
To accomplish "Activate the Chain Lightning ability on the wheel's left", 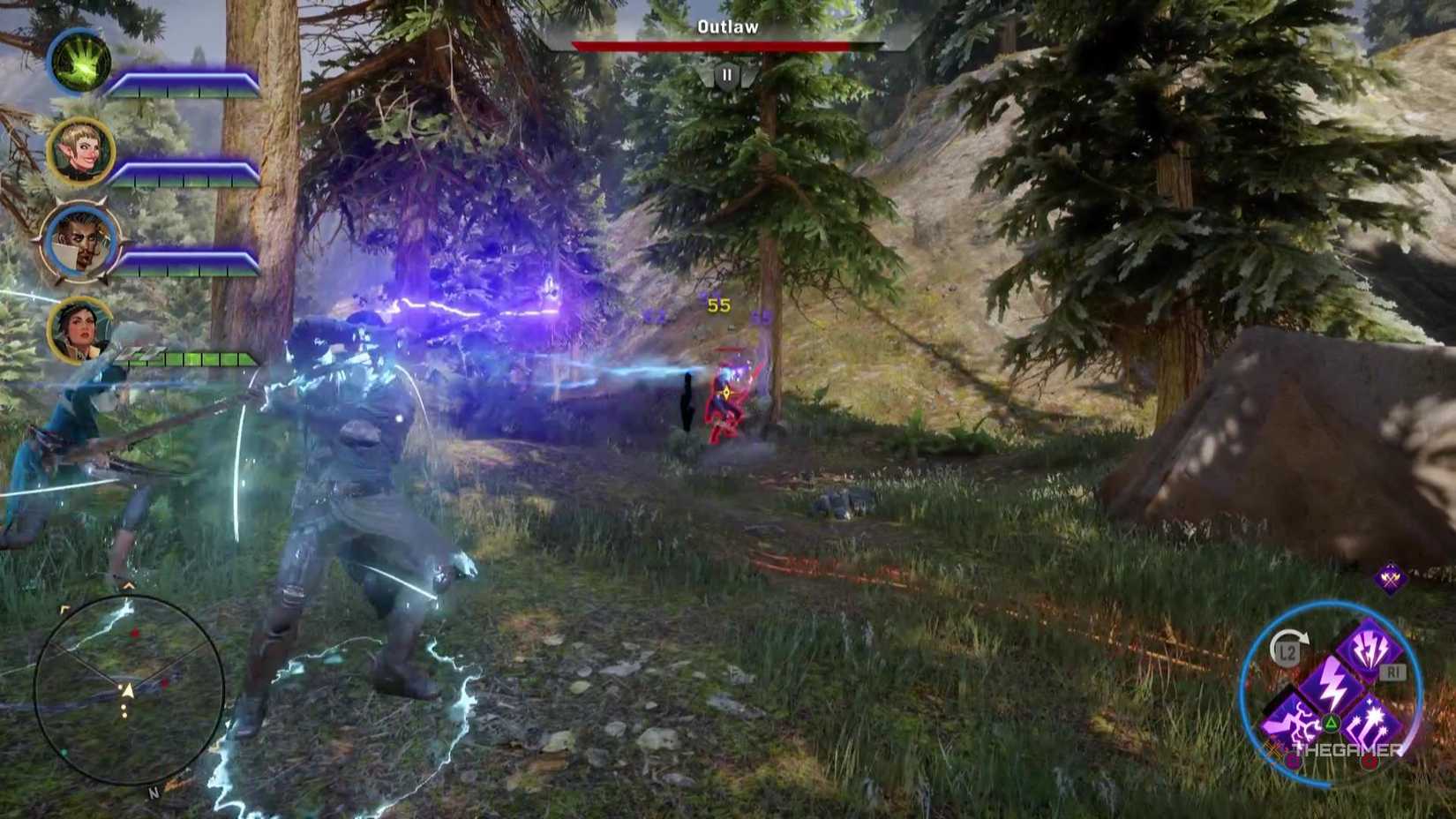I will pyautogui.click(x=1289, y=719).
